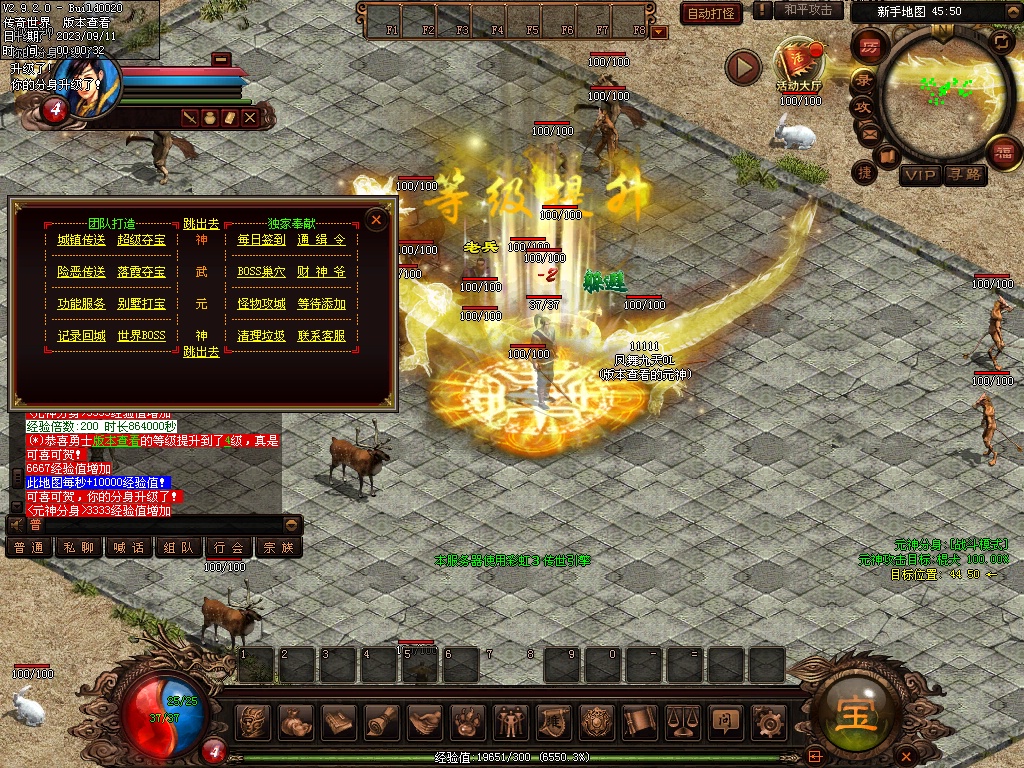Open the mail envelope icon
This screenshot has width=1024, height=768.
pyautogui.click(x=868, y=132)
